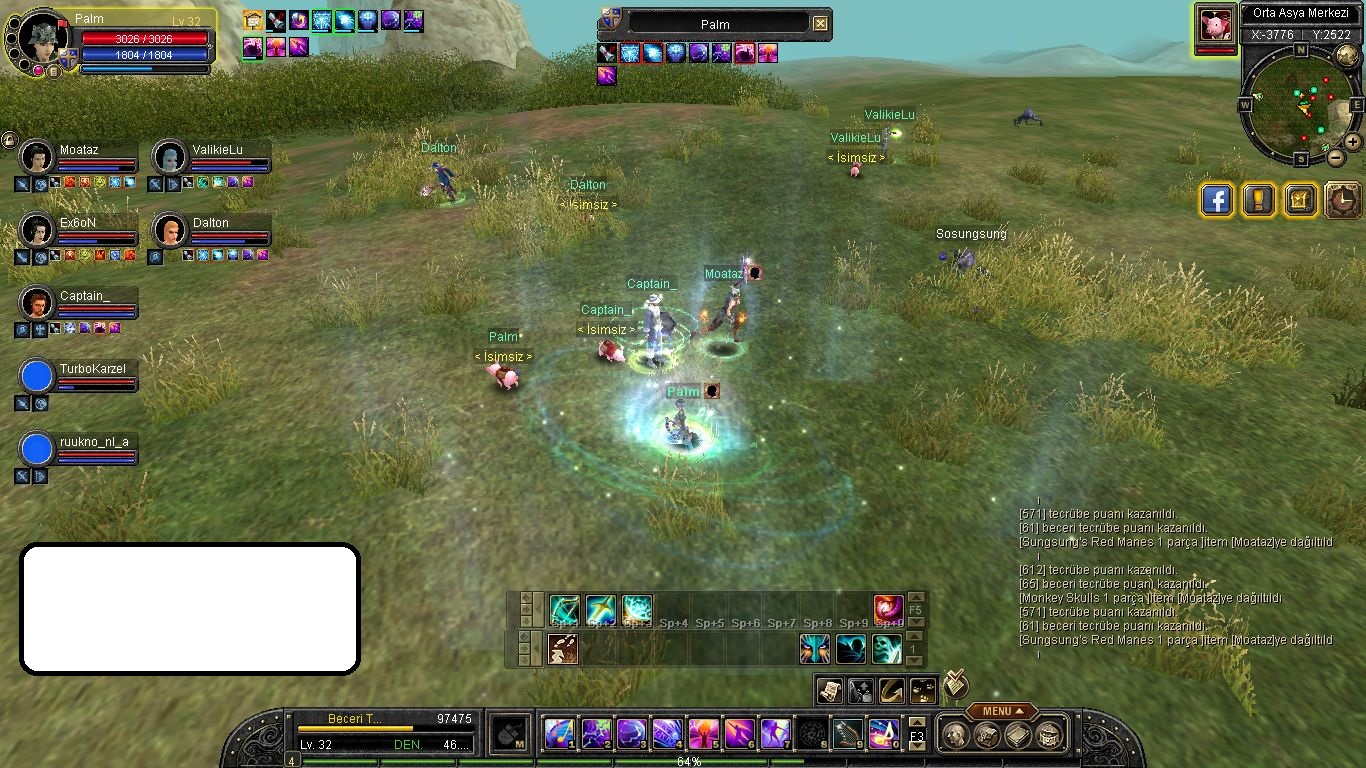The height and width of the screenshot is (768, 1366).
Task: Activate the music note skill in slot 1
Action: pyautogui.click(x=558, y=734)
